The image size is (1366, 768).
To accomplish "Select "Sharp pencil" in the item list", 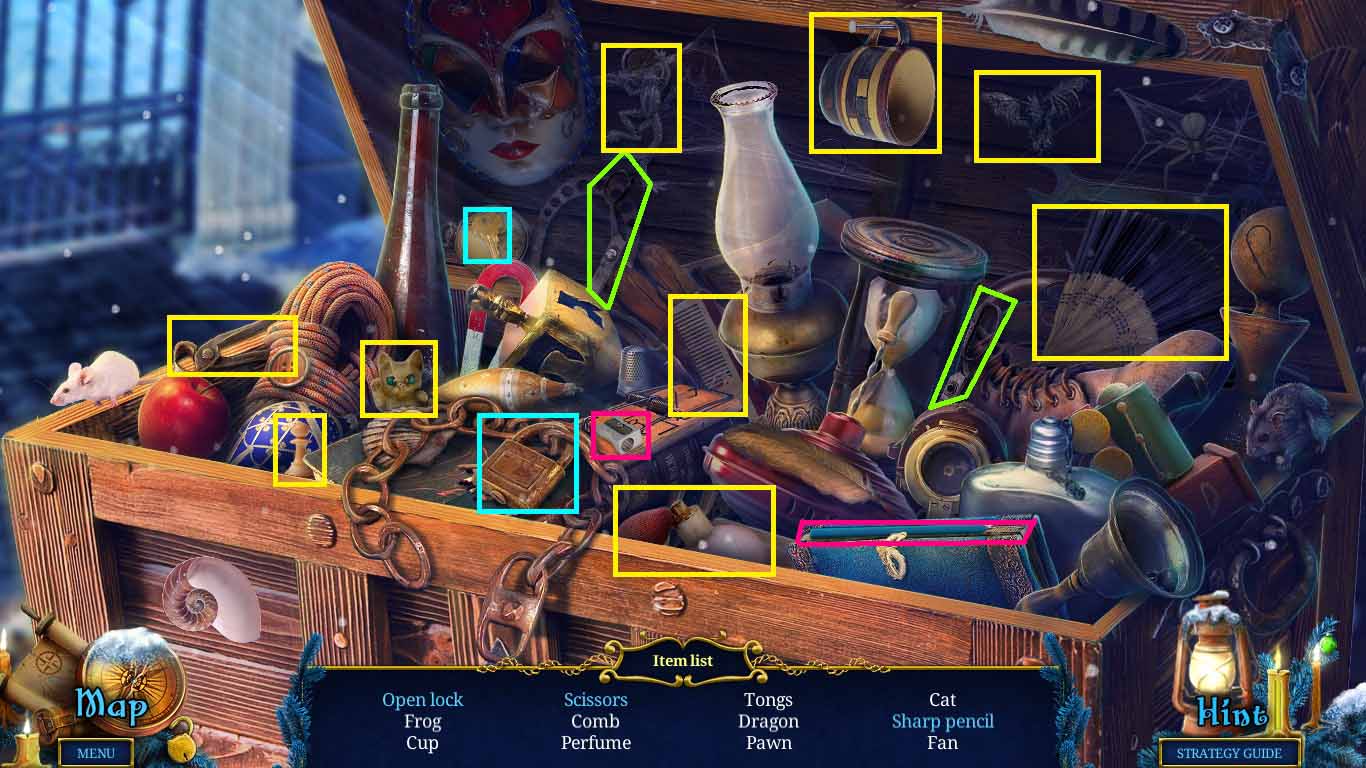I will click(943, 721).
